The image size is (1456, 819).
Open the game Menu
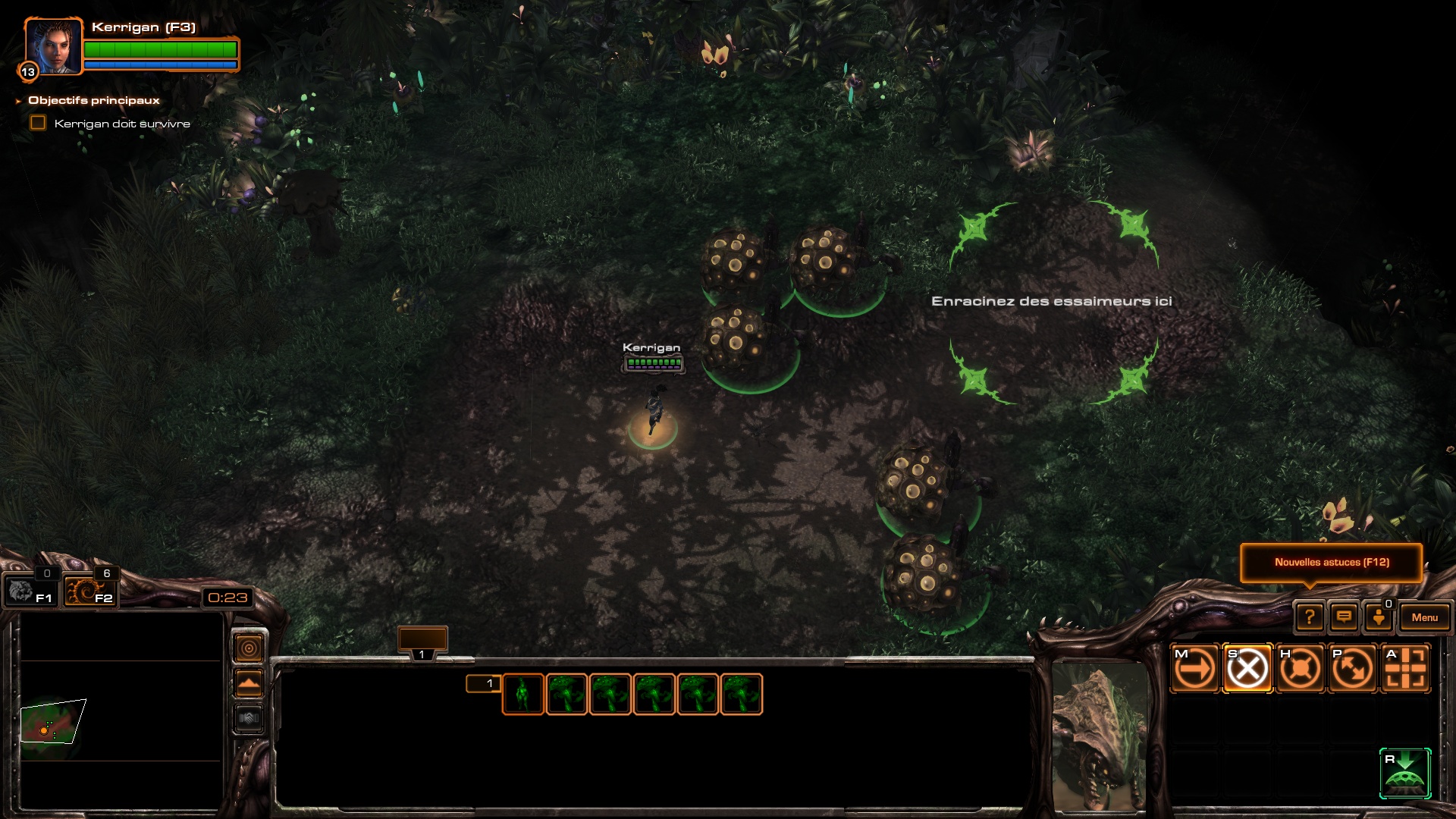pos(1424,617)
